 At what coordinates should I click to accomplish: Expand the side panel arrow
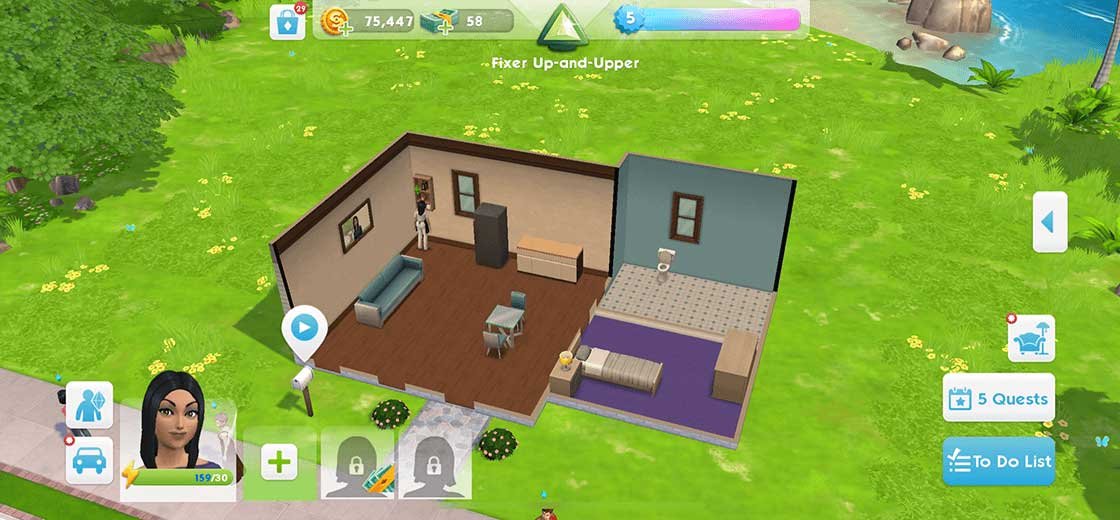click(x=1049, y=221)
